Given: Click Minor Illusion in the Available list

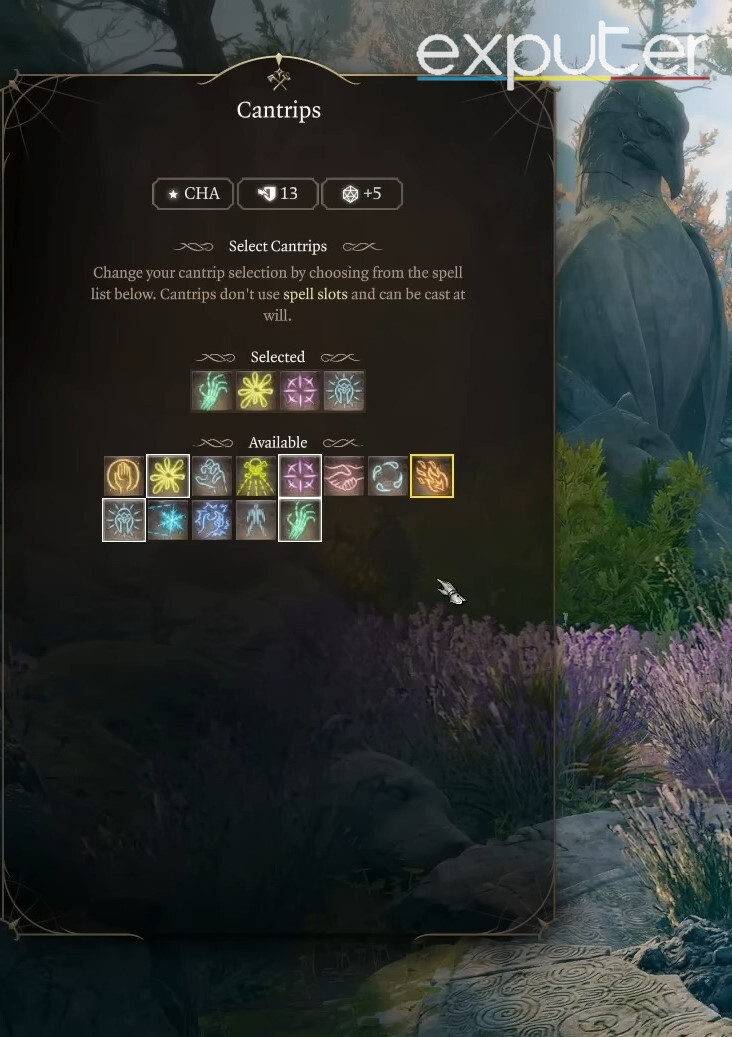Looking at the screenshot, I should (x=300, y=476).
